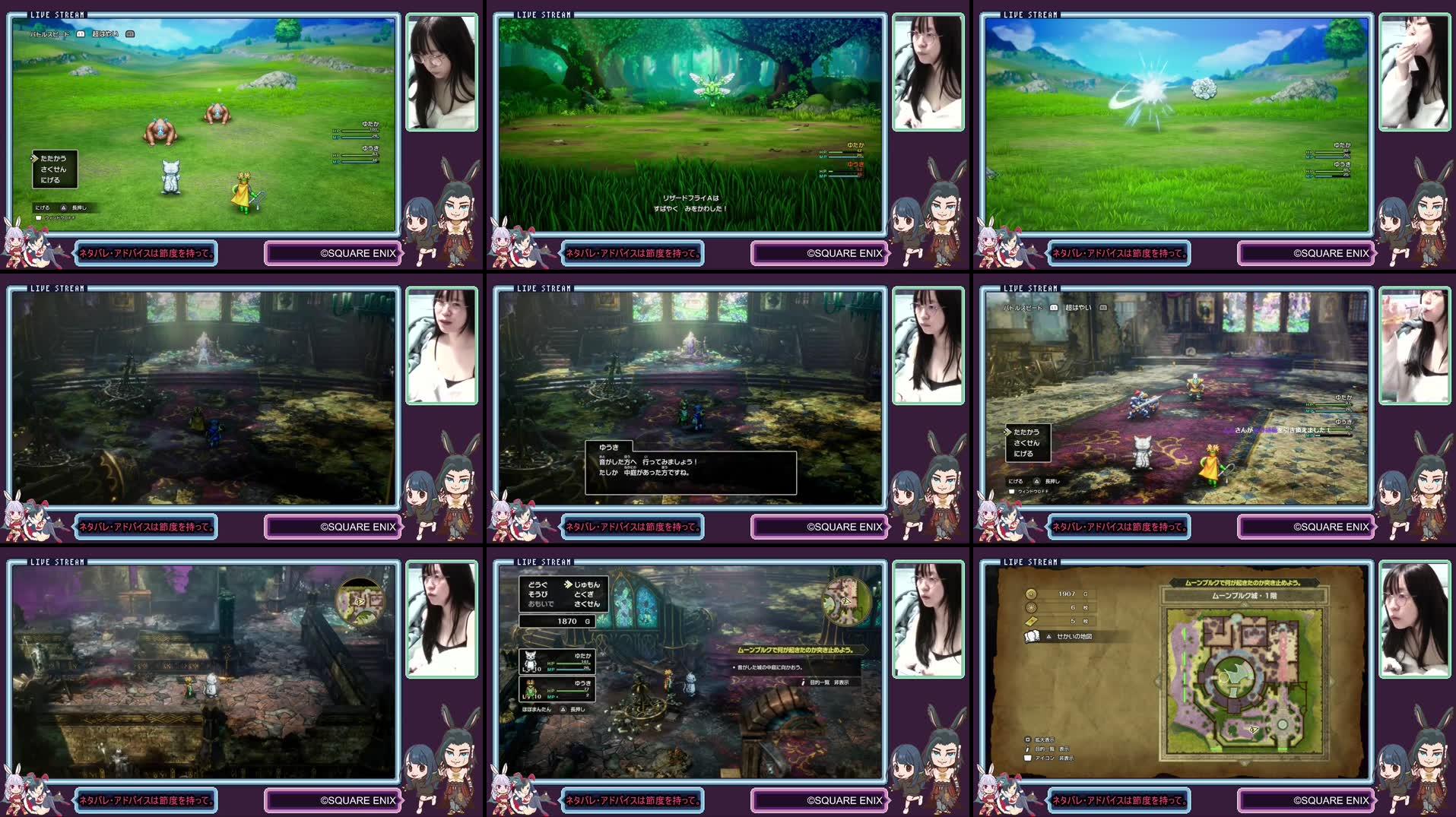Hide objectives with 目的一覧 非表示

pyautogui.click(x=825, y=681)
